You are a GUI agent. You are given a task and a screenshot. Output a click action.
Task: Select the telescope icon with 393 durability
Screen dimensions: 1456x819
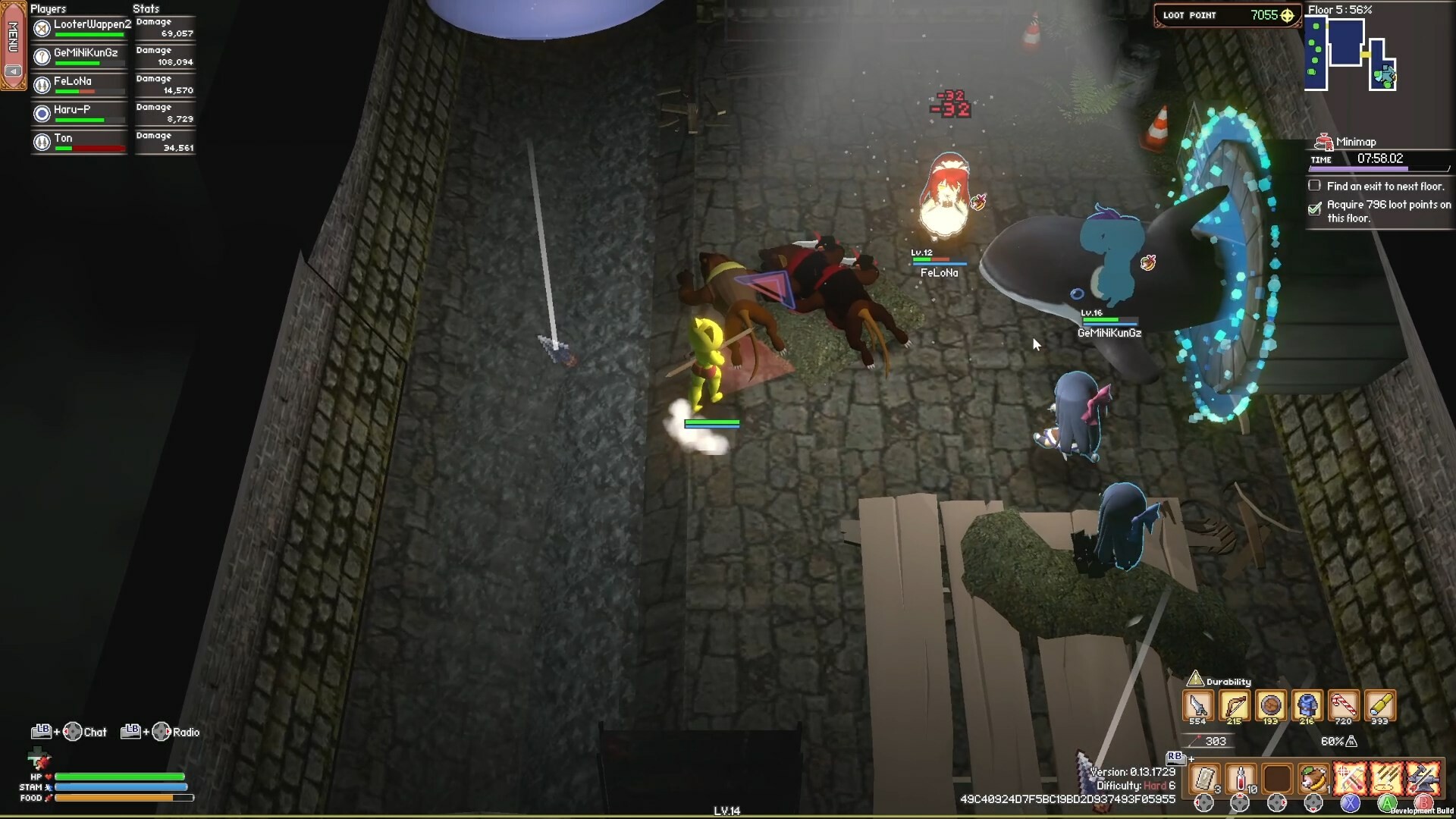click(x=1378, y=705)
